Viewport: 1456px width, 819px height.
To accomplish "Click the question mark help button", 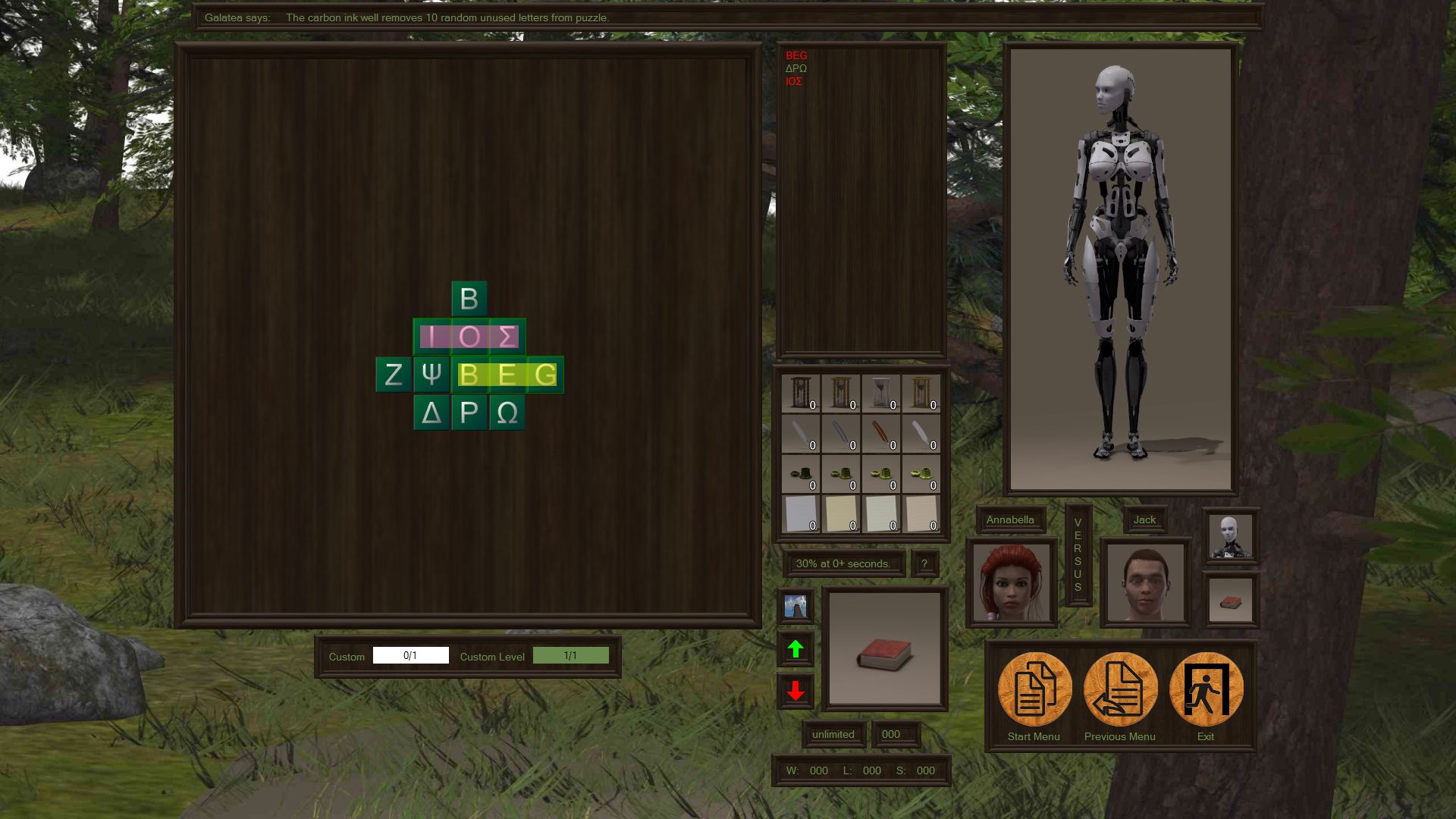I will pos(924,563).
